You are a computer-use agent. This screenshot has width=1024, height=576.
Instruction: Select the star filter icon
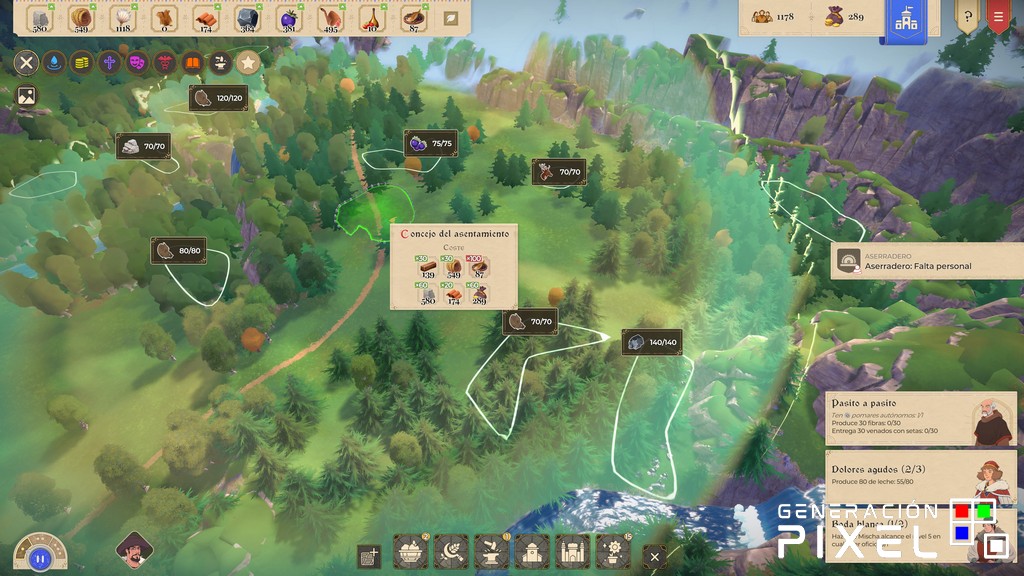(x=248, y=63)
